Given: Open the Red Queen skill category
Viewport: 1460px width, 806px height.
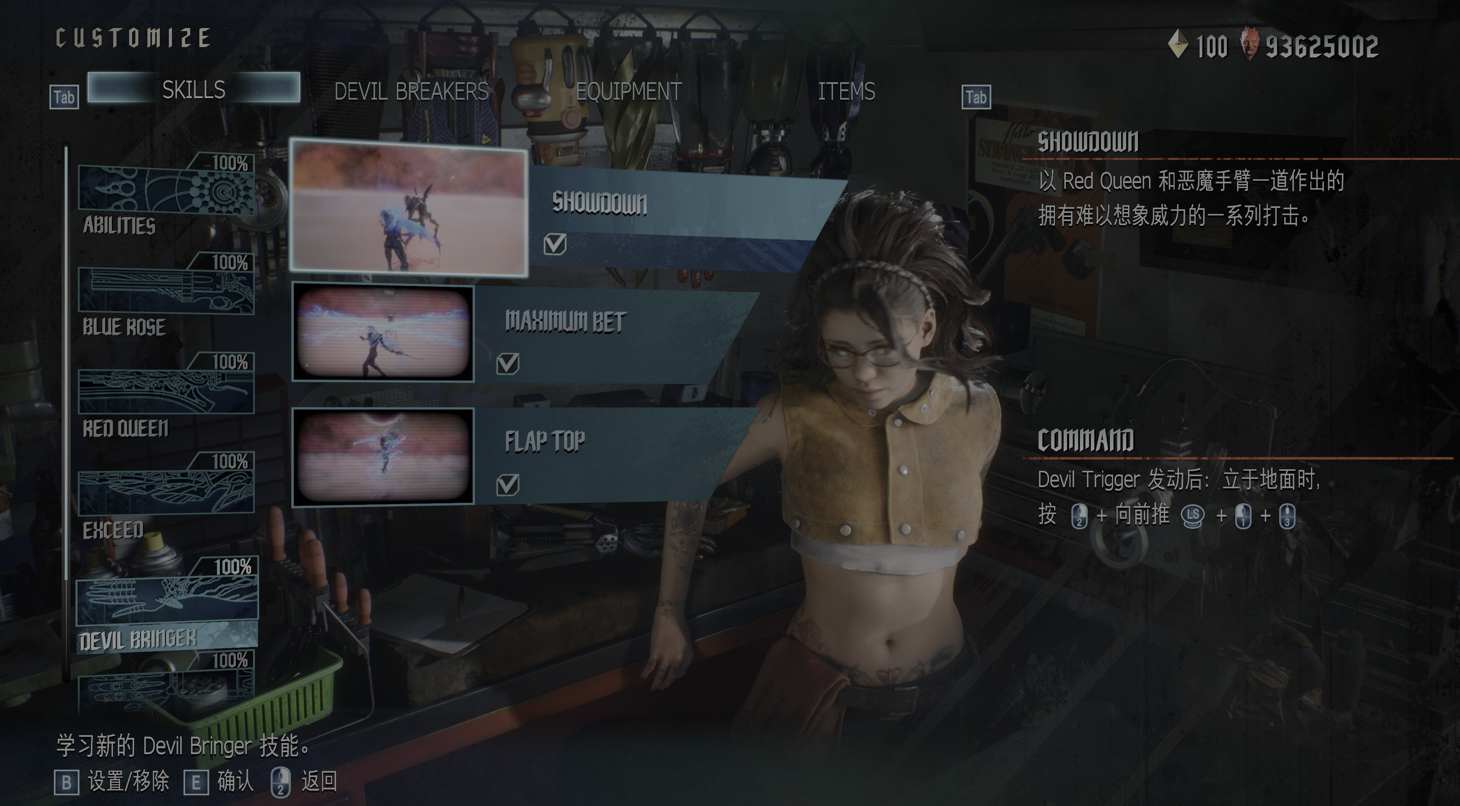Looking at the screenshot, I should pos(166,397).
